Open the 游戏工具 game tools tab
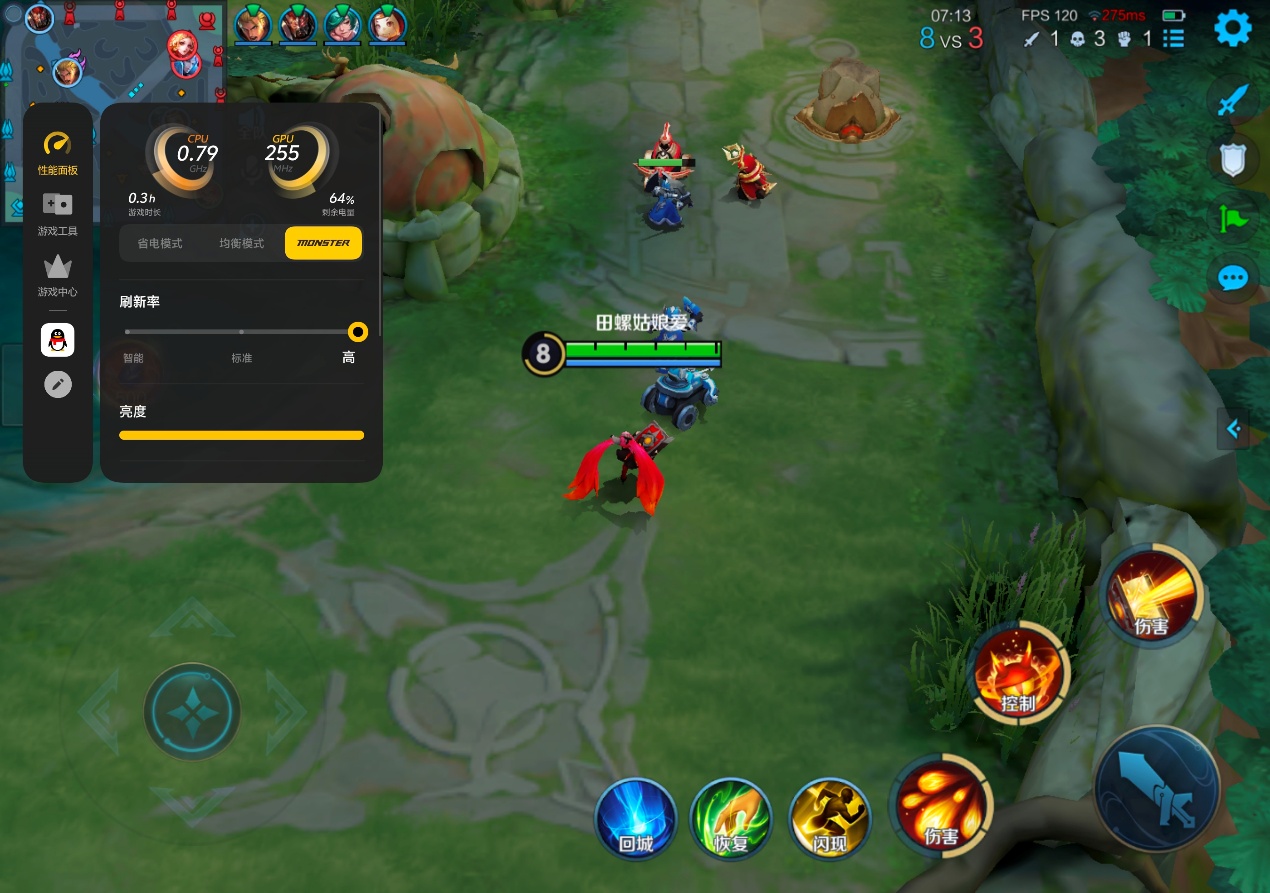 (58, 214)
